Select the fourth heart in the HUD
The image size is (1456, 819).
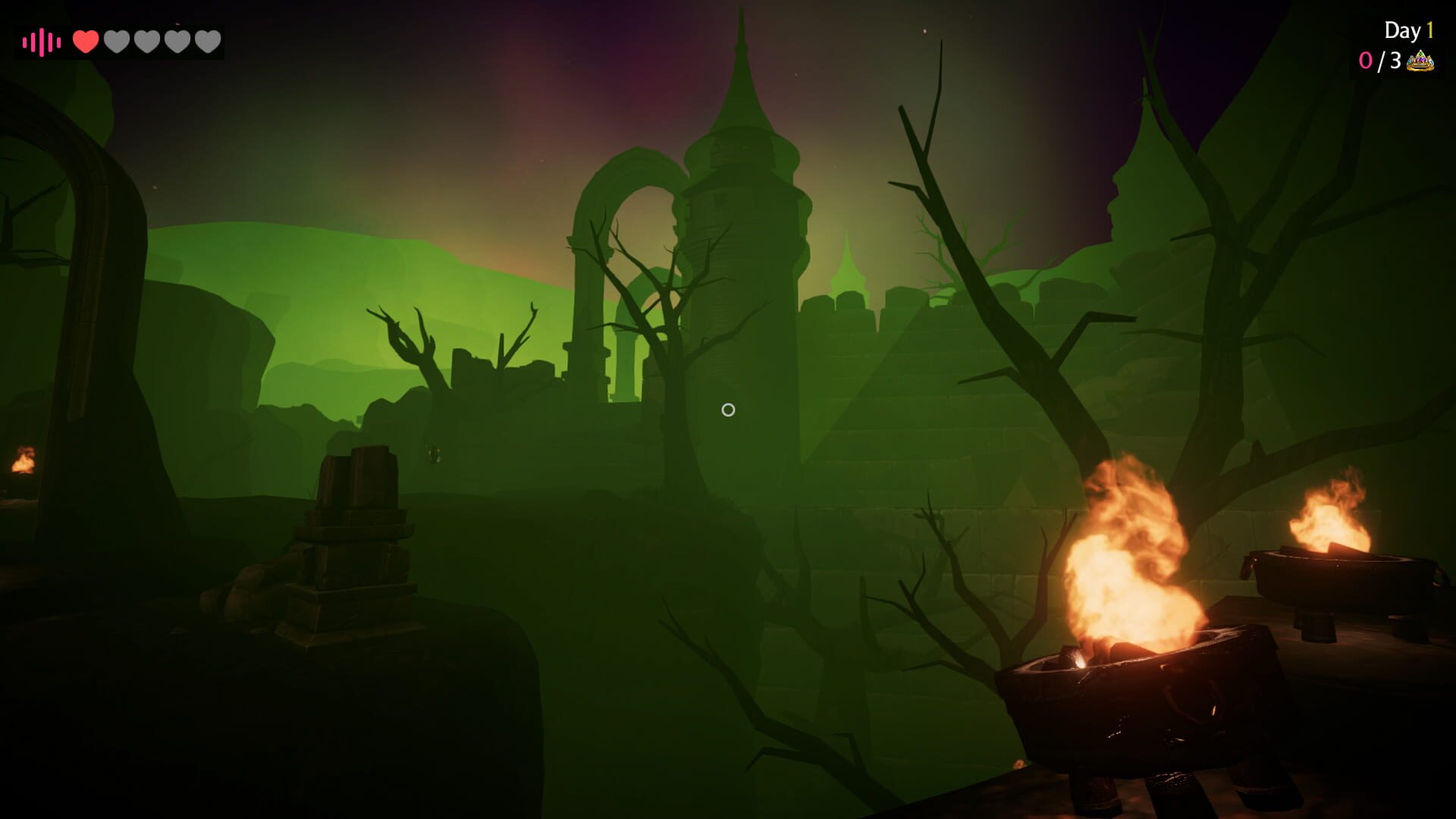pyautogui.click(x=177, y=42)
